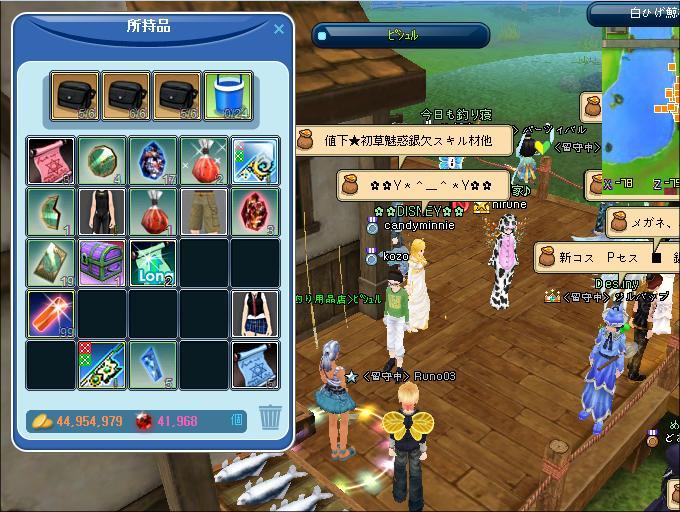Screen dimensions: 680x512
Task: Select the light blue scroll item
Action: (x=255, y=365)
